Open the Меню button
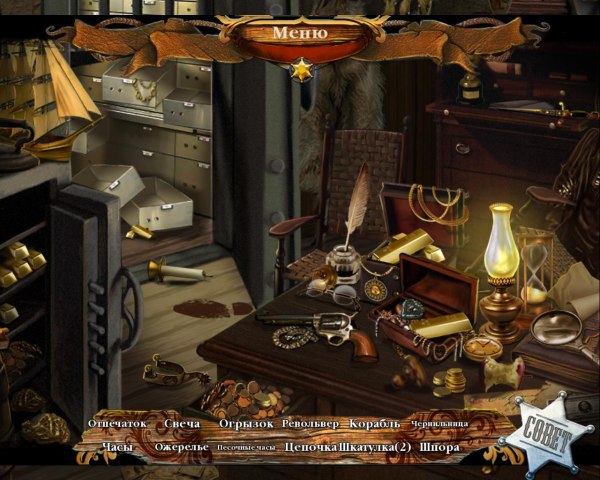Screen dimensions: 600x480 [300, 33]
